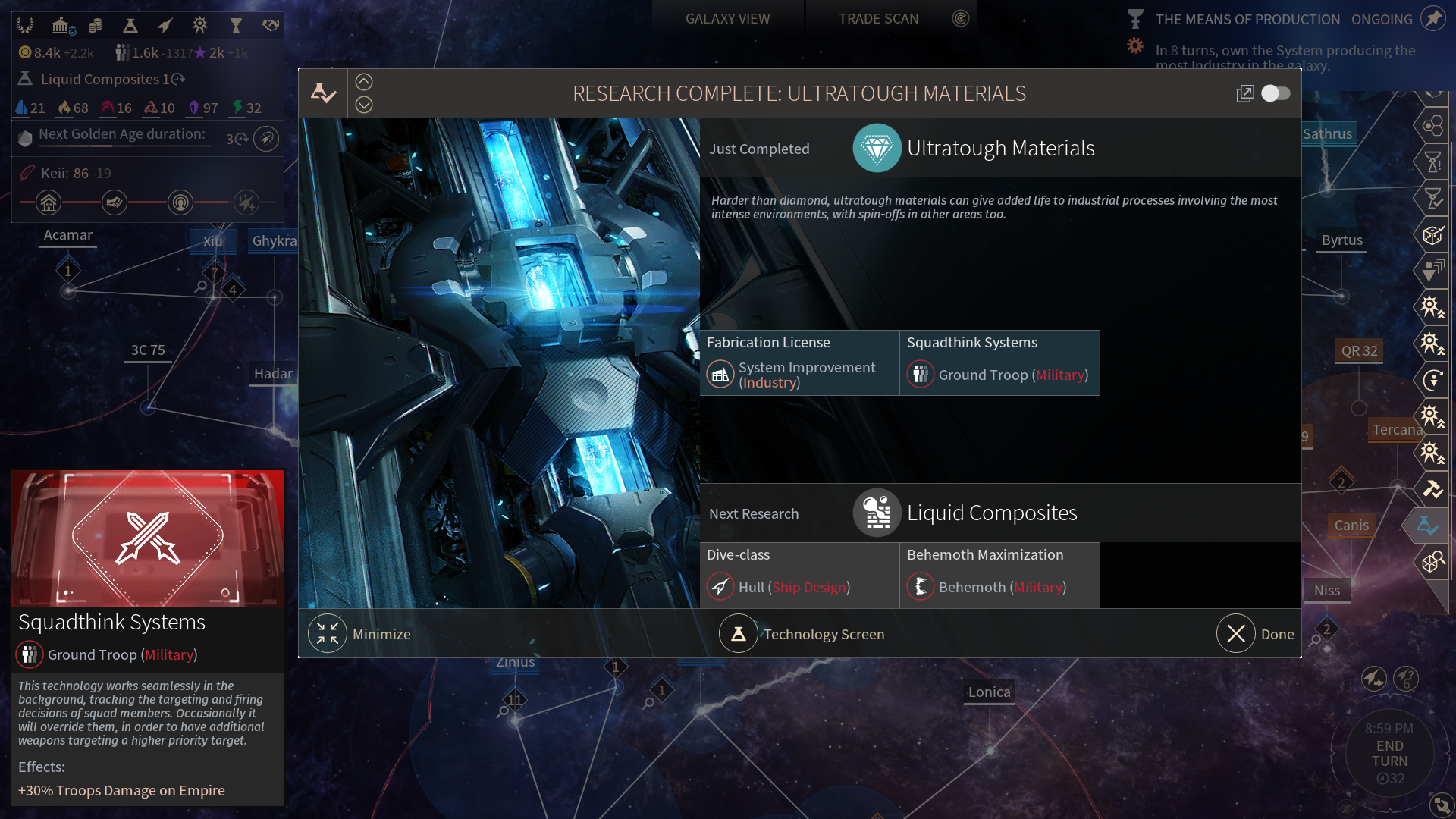The width and height of the screenshot is (1456, 819).
Task: Open the Liquid Composites next research
Action: click(x=991, y=513)
